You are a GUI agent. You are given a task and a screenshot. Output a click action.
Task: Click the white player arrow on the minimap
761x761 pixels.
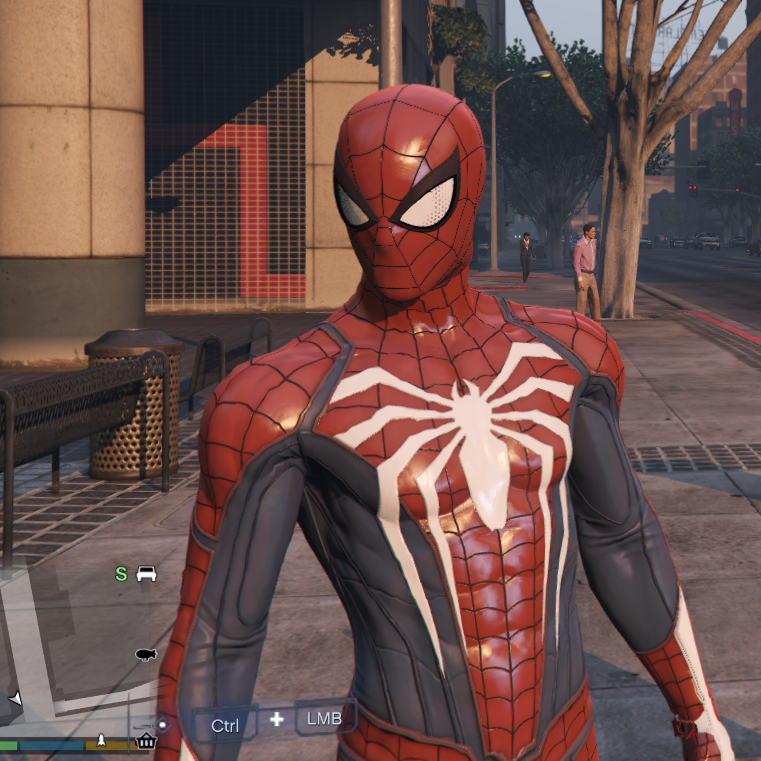coord(15,697)
